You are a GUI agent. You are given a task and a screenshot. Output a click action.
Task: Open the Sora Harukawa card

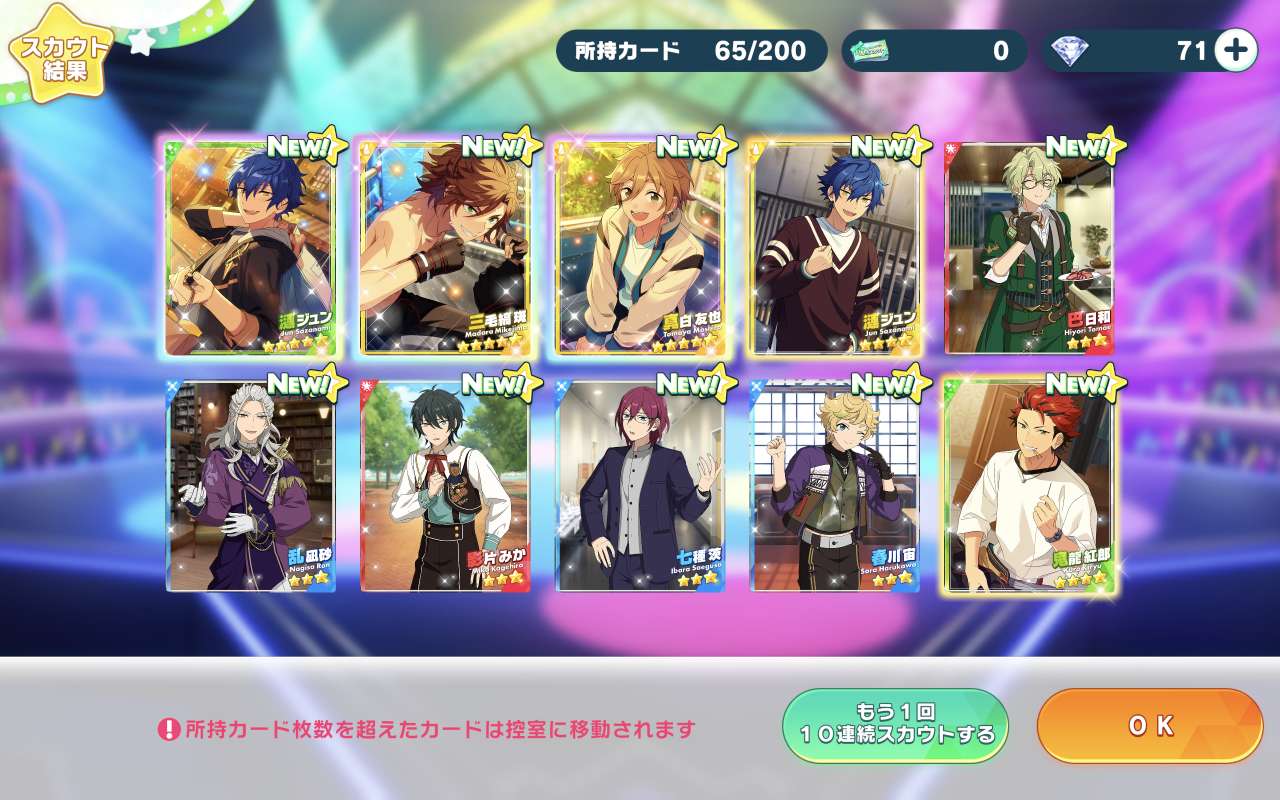pyautogui.click(x=833, y=486)
